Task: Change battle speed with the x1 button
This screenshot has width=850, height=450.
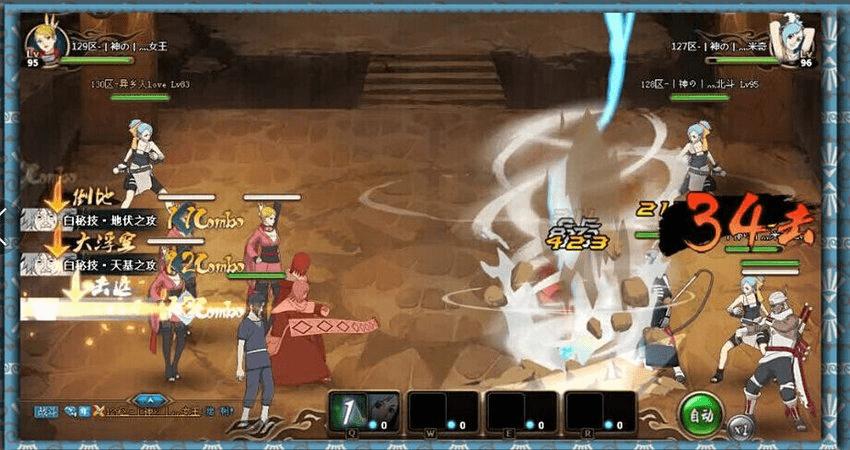Action: point(739,425)
